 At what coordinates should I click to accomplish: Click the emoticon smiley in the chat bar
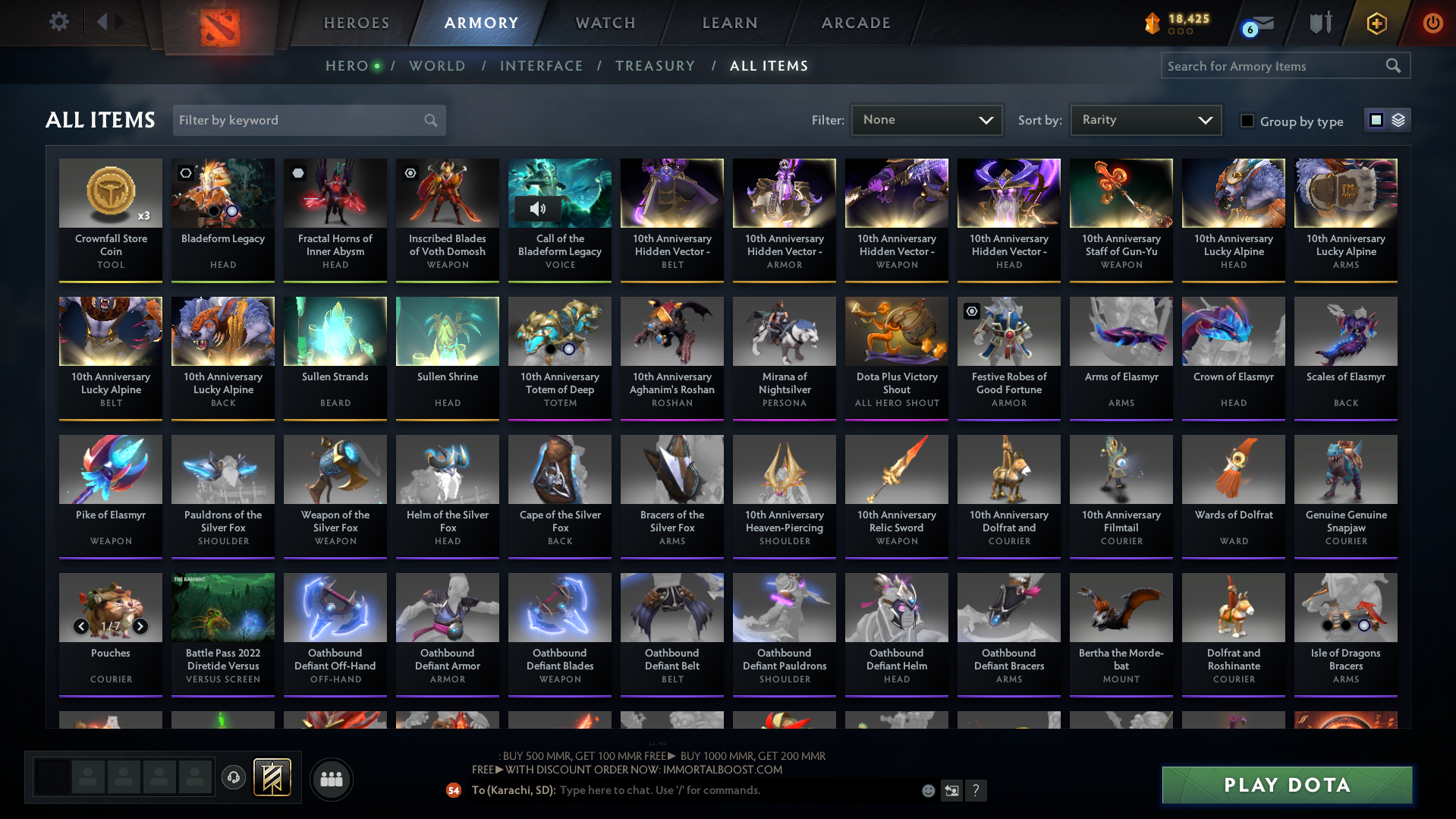coord(927,790)
